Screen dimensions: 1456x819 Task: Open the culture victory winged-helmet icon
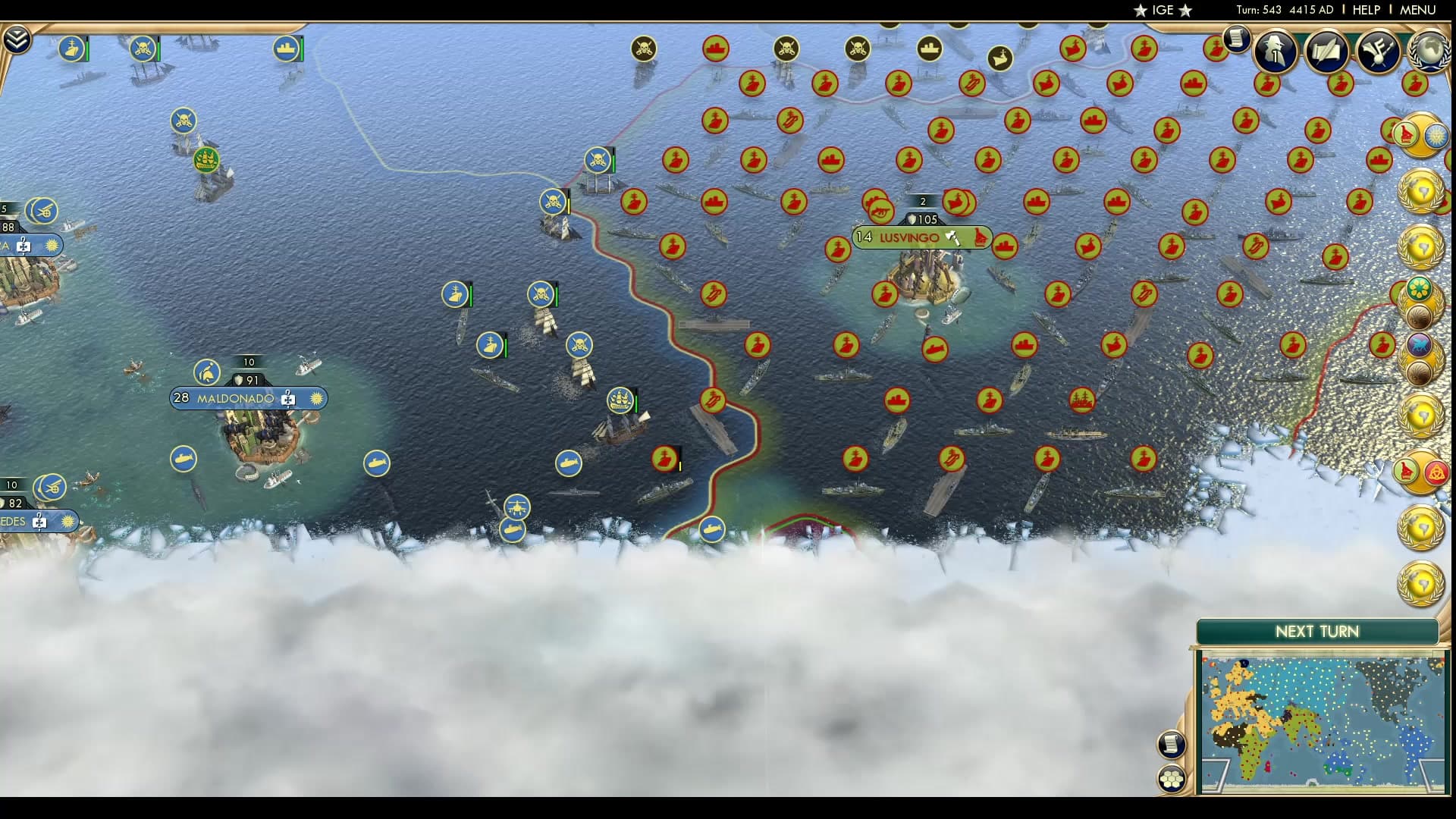1378,52
